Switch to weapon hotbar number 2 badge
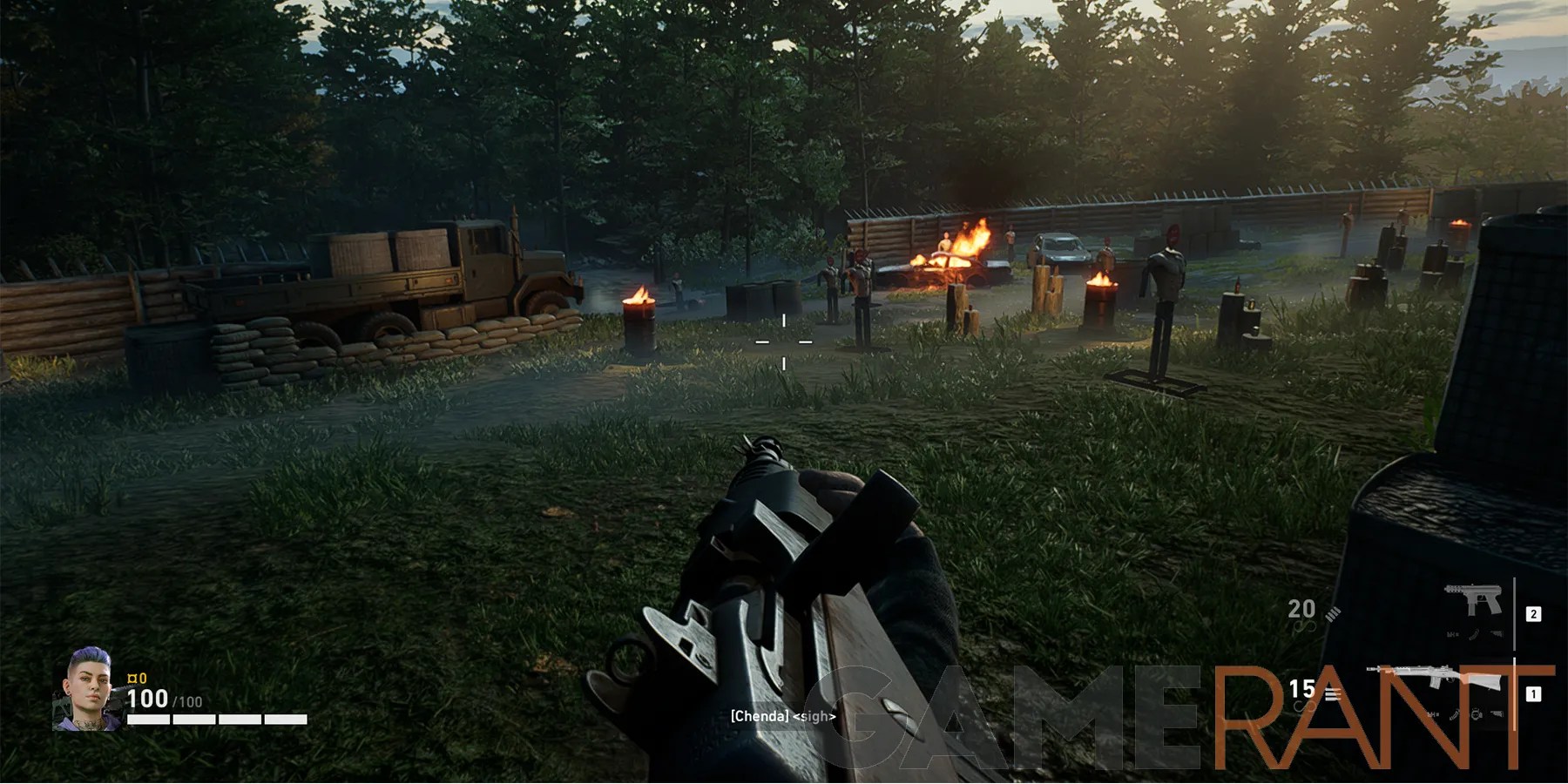 point(1533,613)
